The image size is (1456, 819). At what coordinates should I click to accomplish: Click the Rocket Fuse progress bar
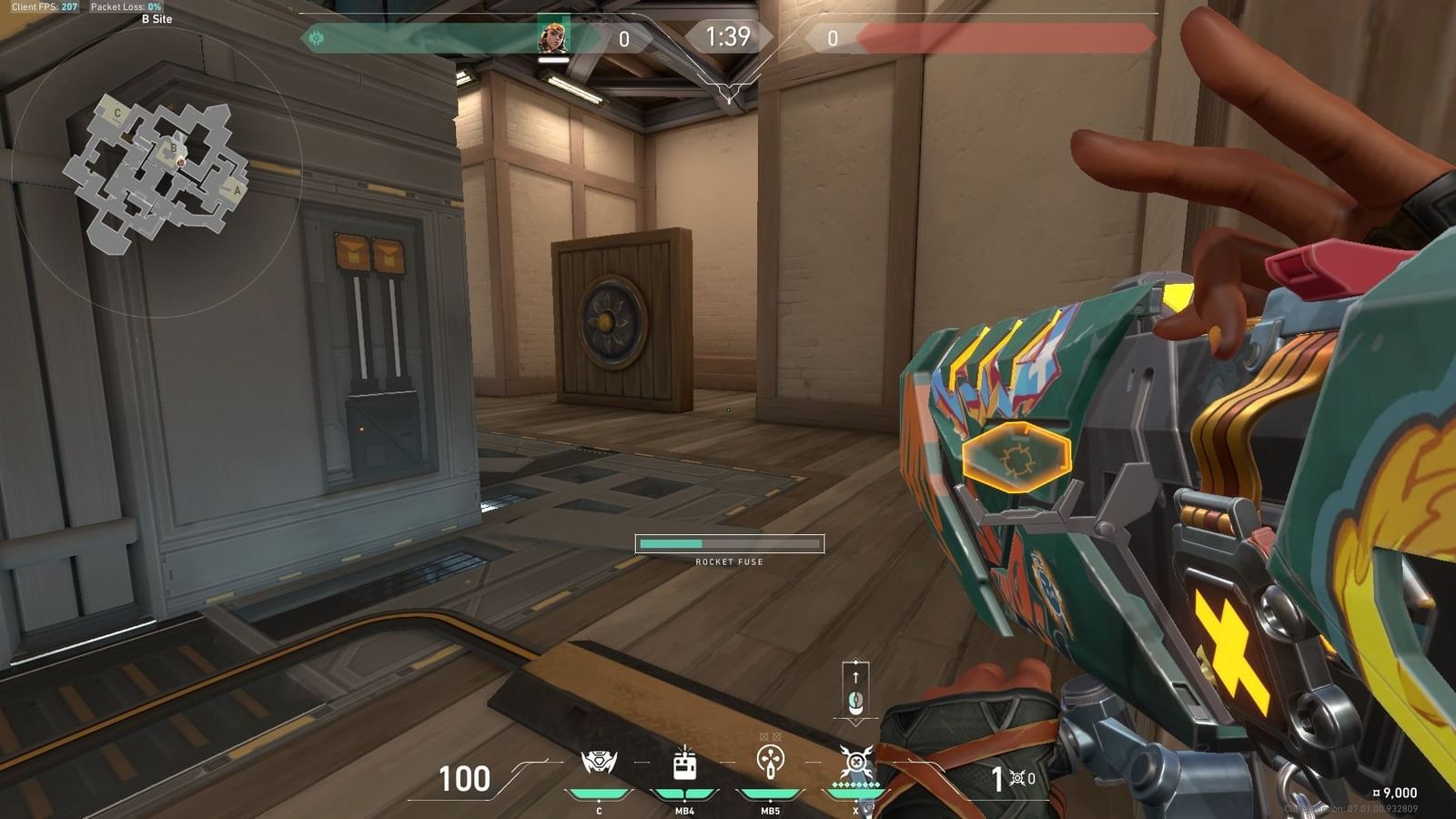point(728,542)
